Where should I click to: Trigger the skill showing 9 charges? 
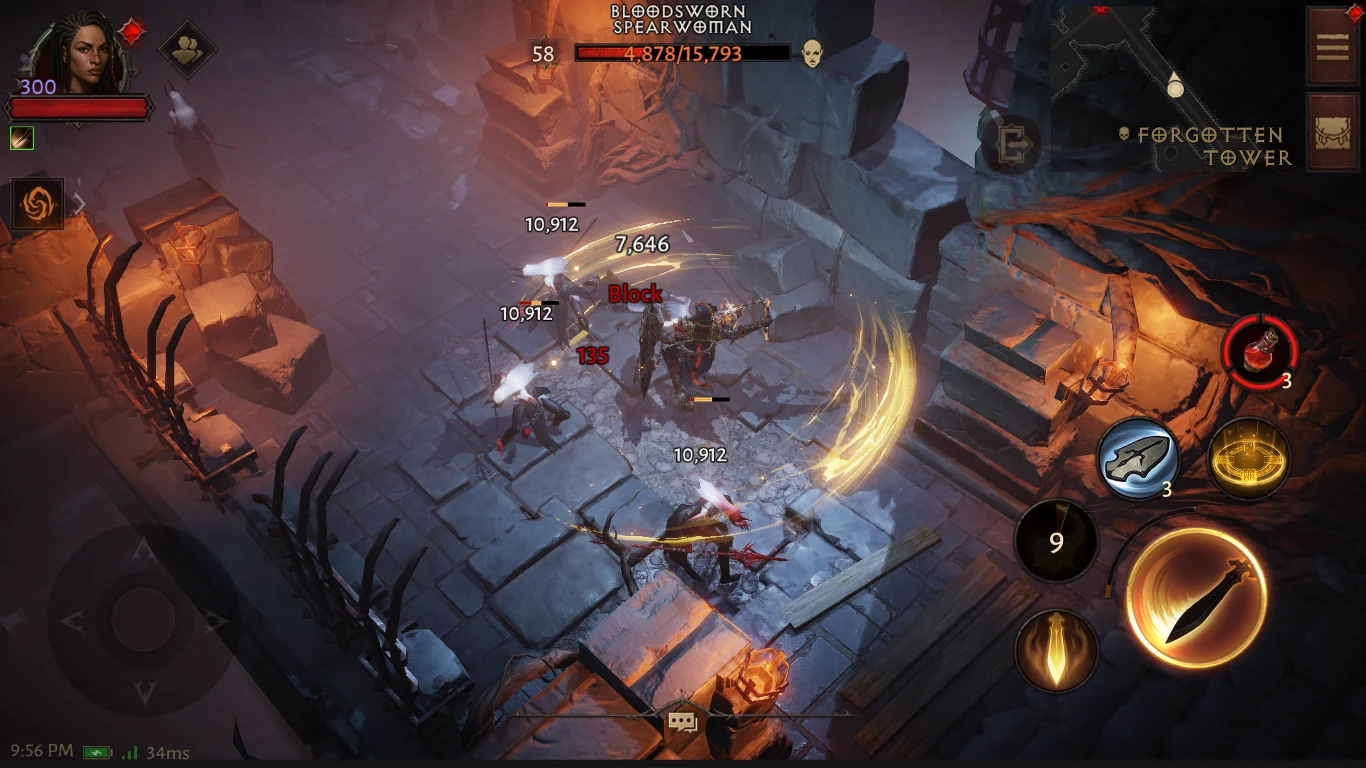[1056, 541]
